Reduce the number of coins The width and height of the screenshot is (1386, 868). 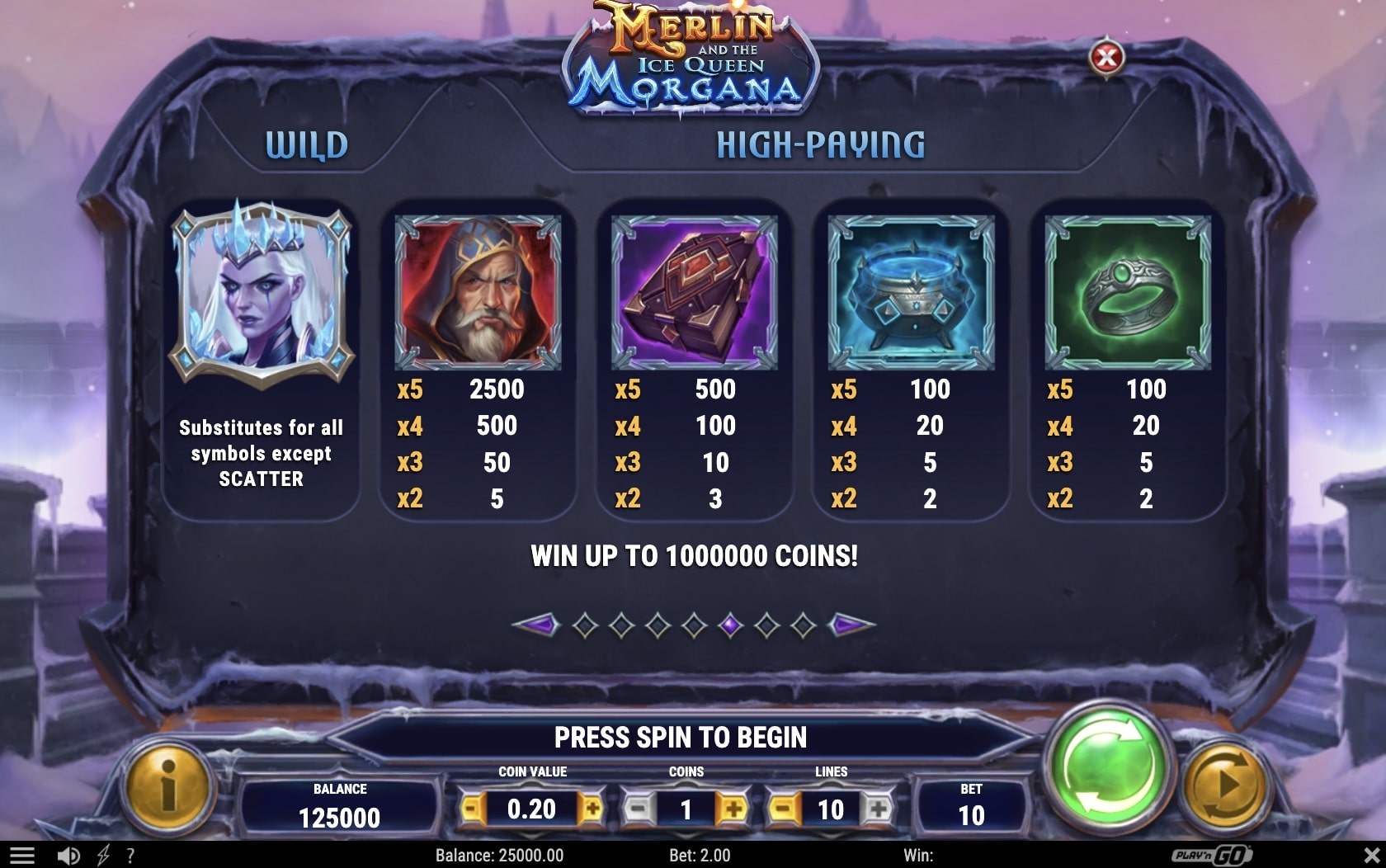pos(639,809)
